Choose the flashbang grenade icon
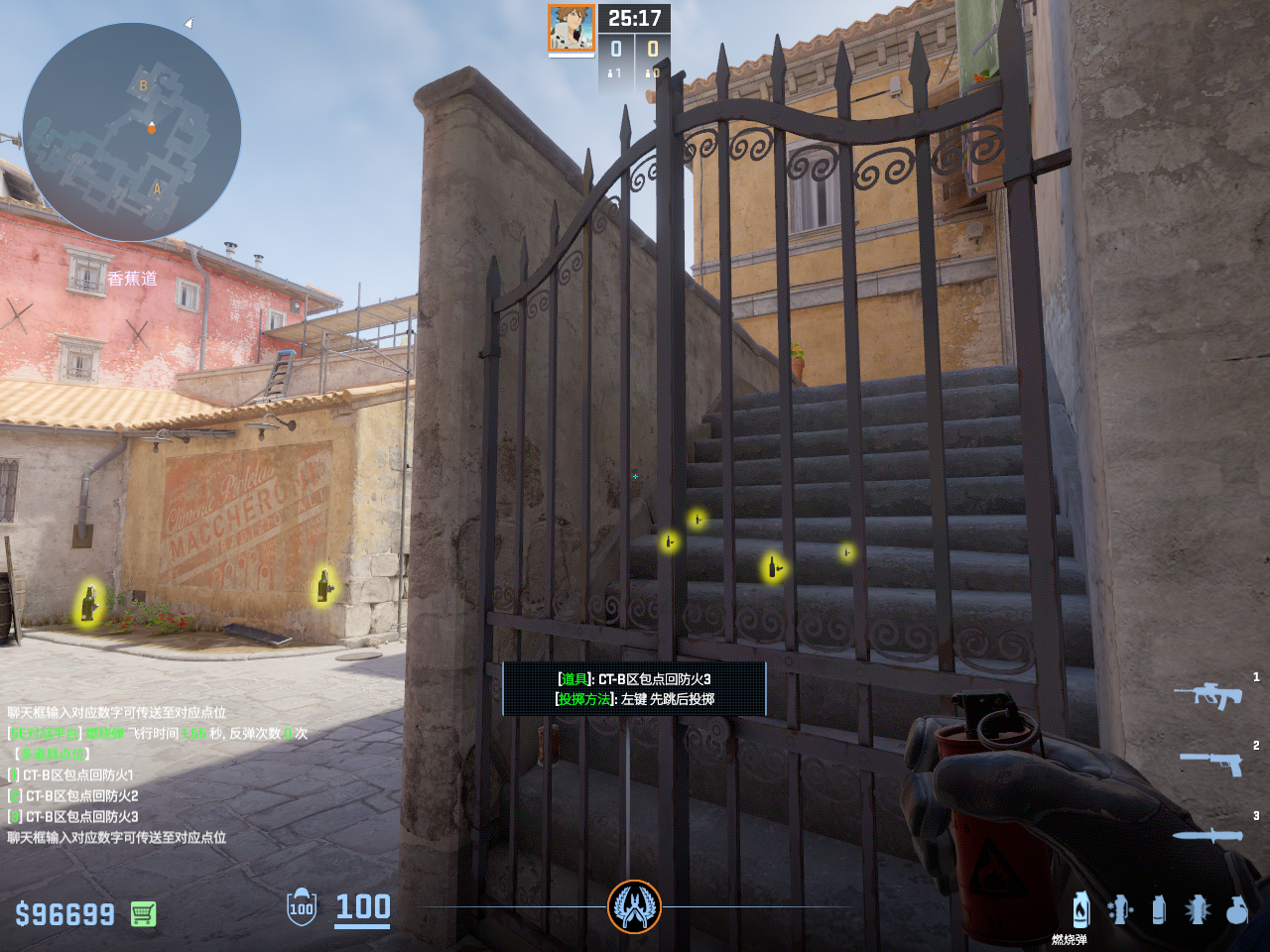This screenshot has width=1270, height=952. pyautogui.click(x=1120, y=909)
